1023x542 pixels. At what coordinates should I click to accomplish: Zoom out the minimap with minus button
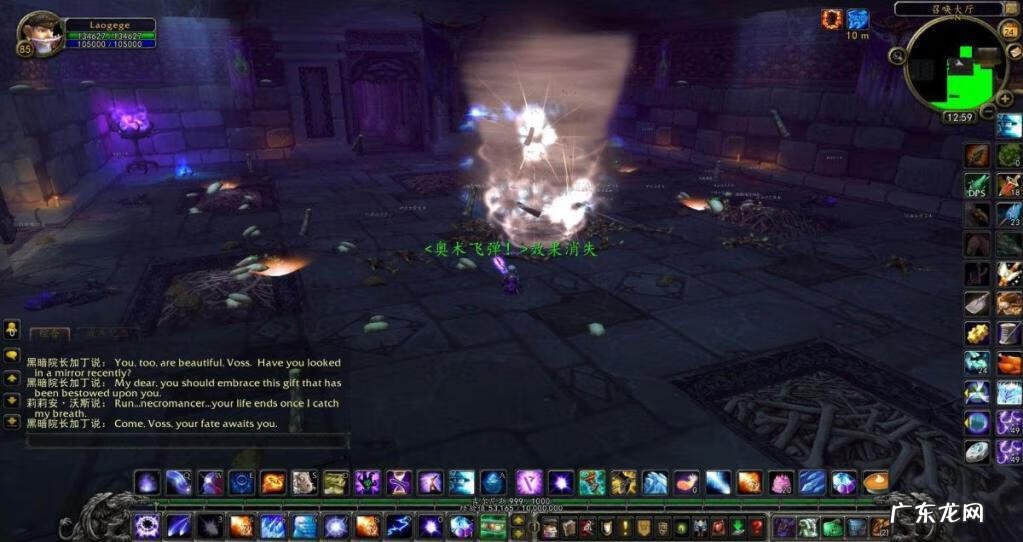point(987,111)
